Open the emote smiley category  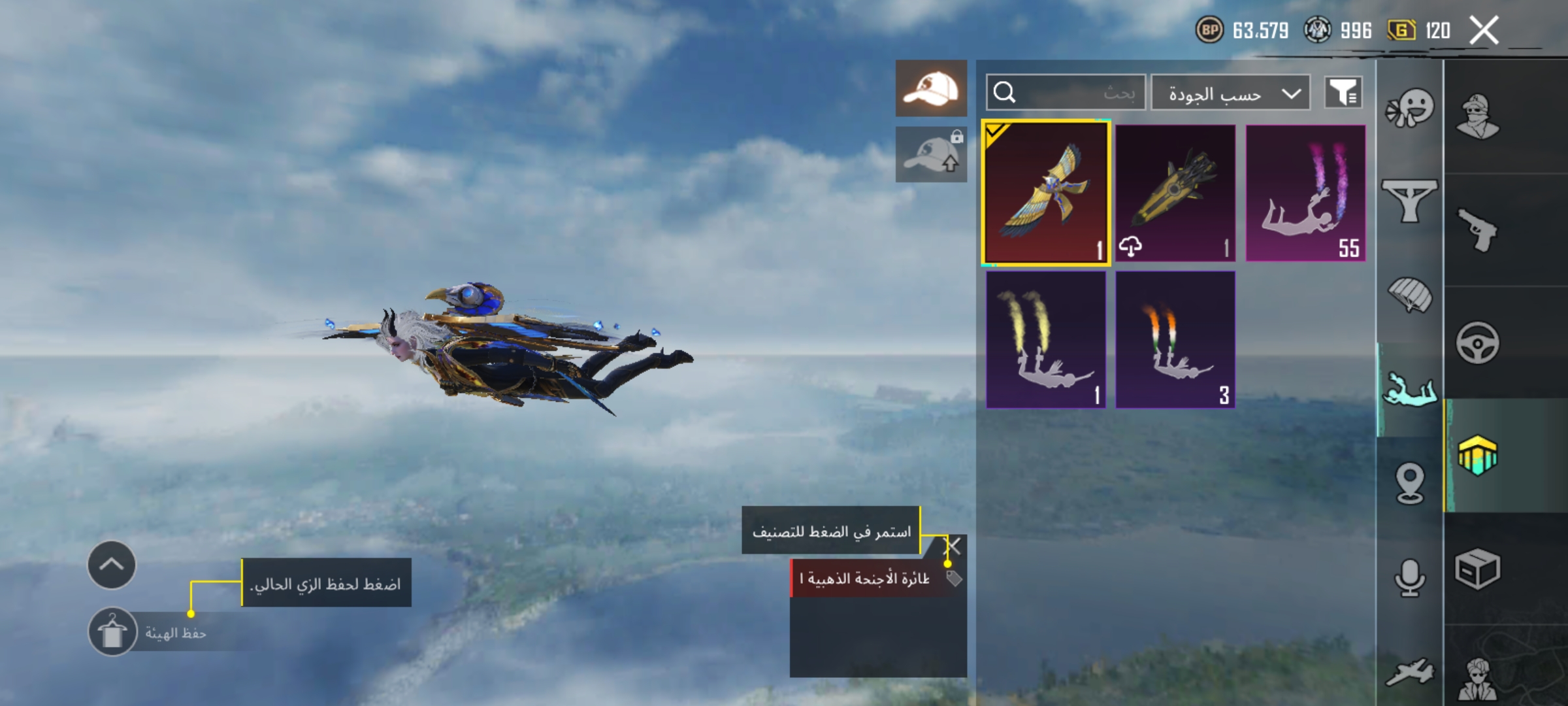[1410, 109]
